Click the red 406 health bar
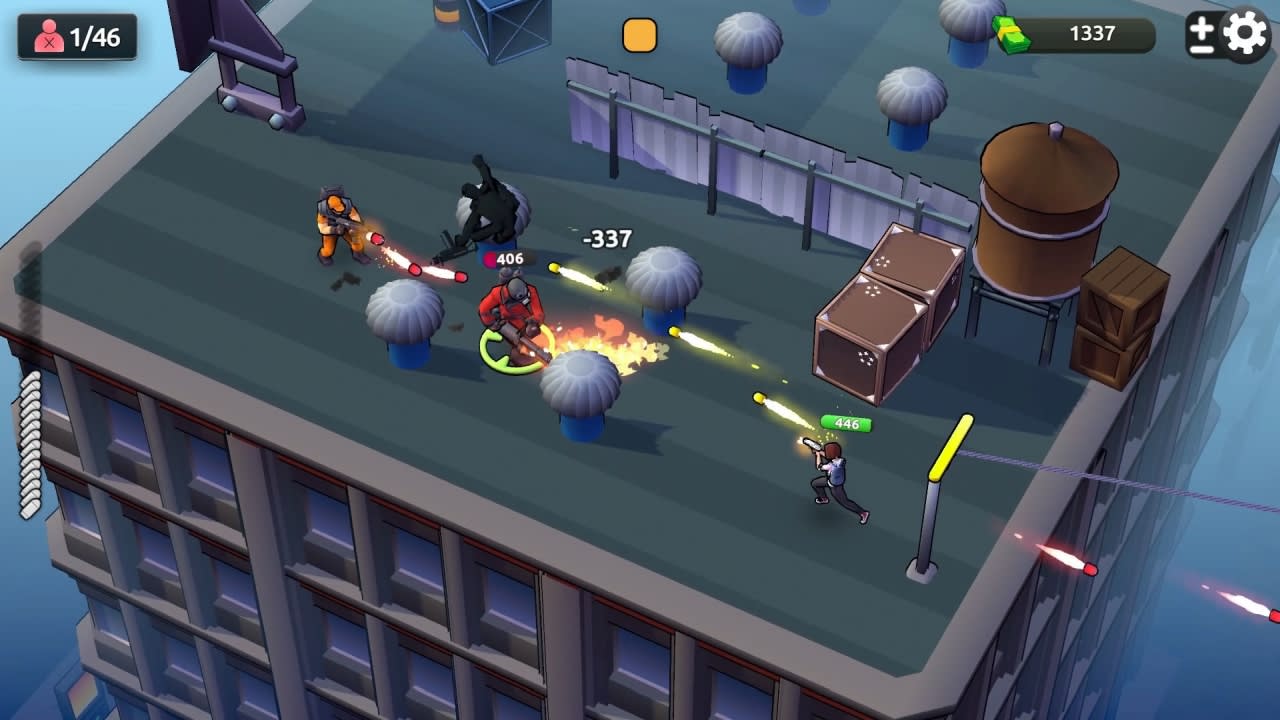1280x720 pixels. coord(510,257)
